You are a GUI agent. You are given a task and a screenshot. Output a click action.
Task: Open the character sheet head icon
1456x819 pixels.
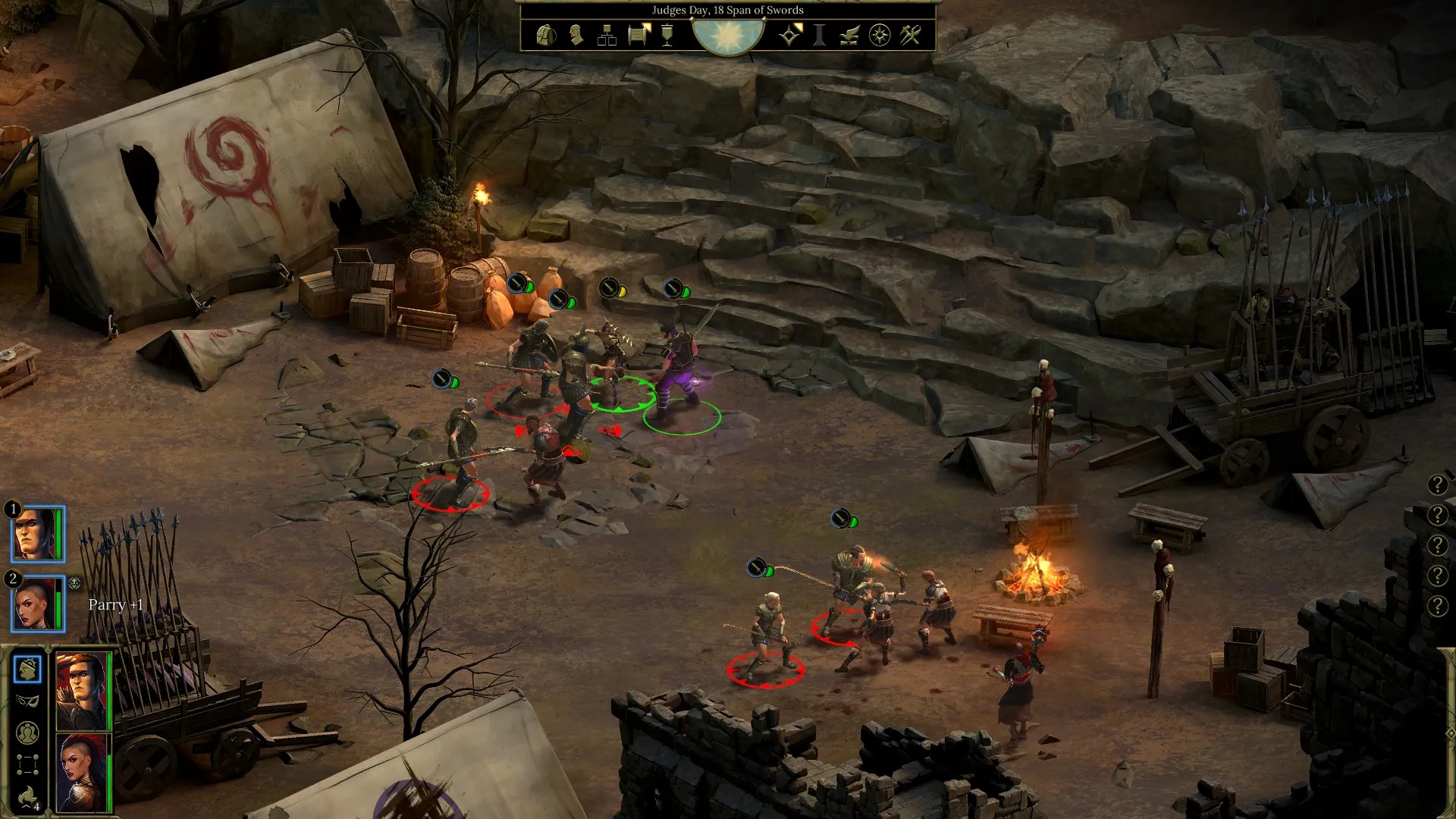576,35
